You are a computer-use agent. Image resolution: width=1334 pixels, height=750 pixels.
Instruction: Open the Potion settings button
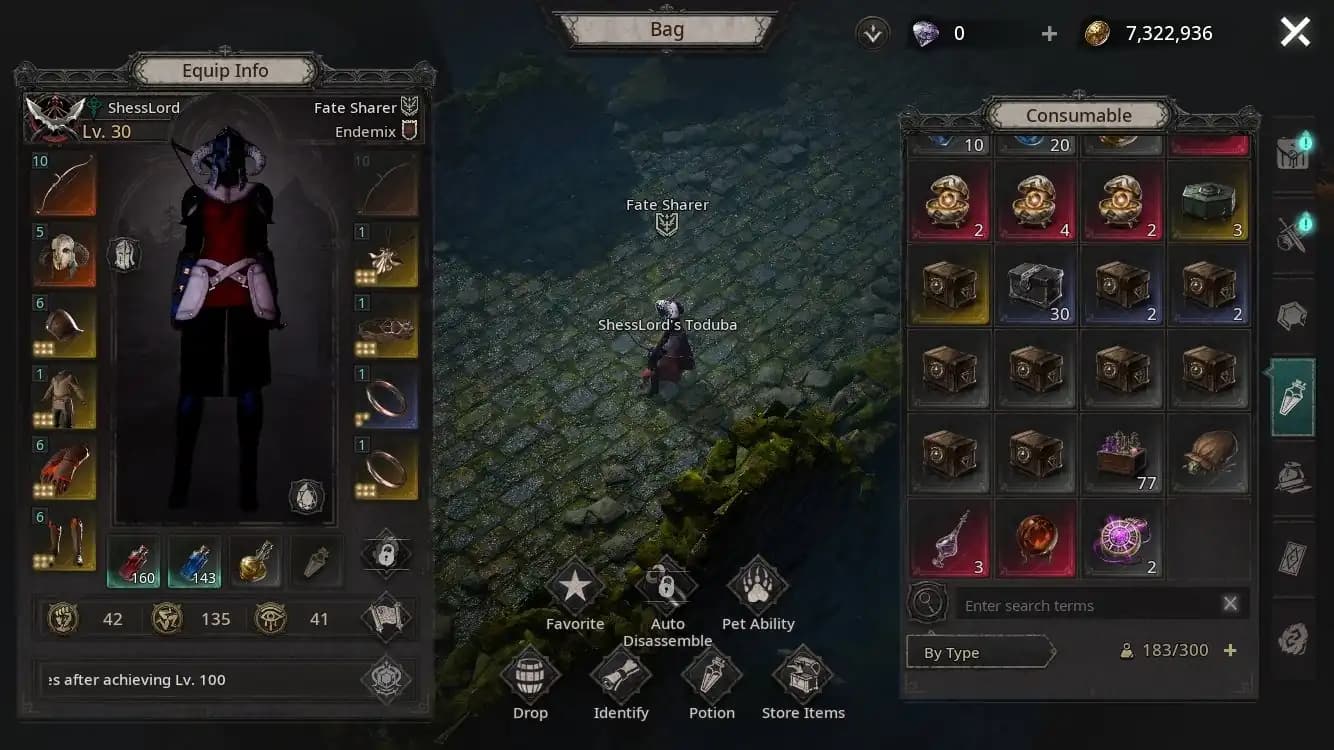pyautogui.click(x=712, y=677)
